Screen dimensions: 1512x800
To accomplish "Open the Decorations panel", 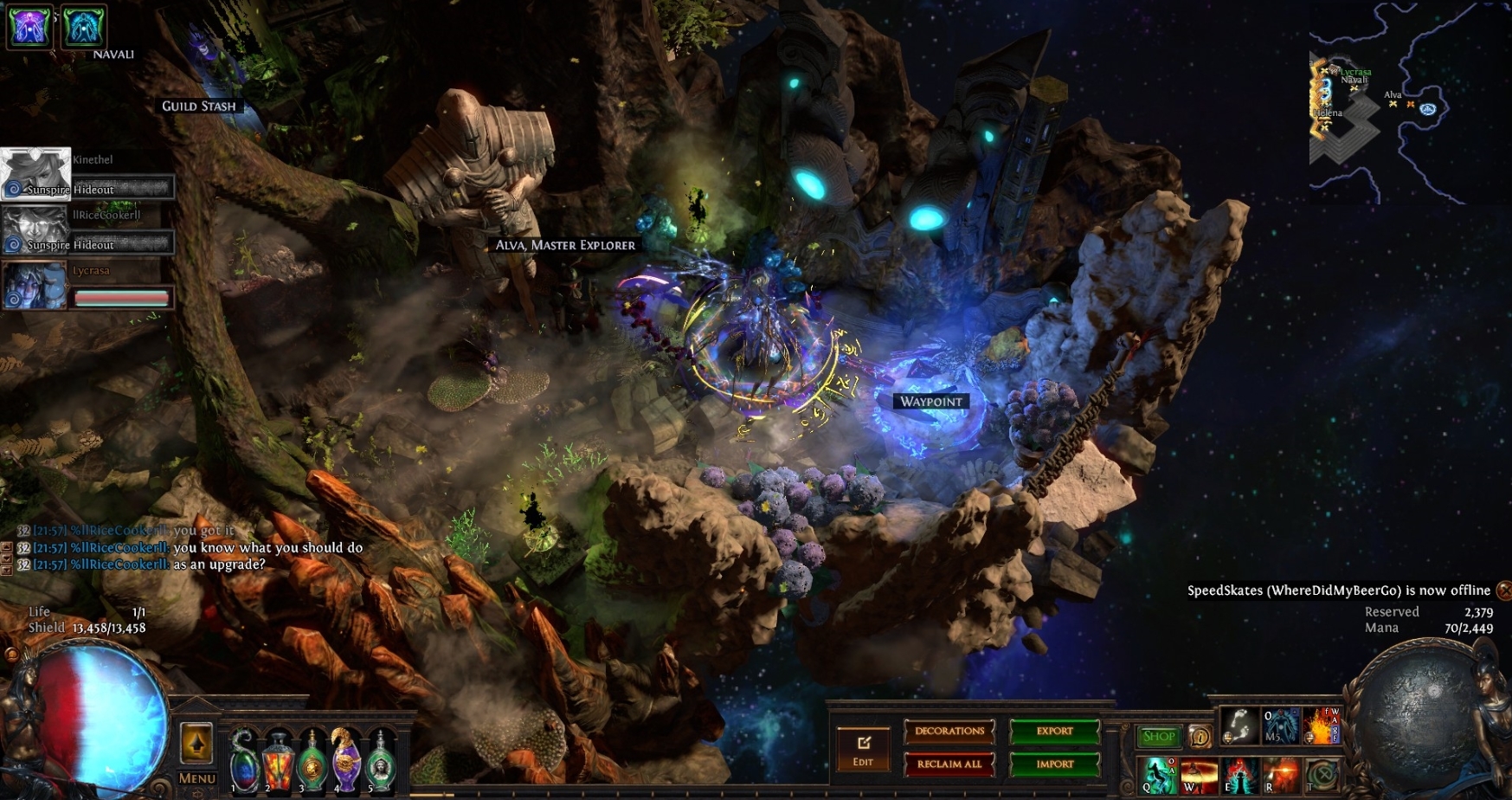I will pyautogui.click(x=949, y=732).
